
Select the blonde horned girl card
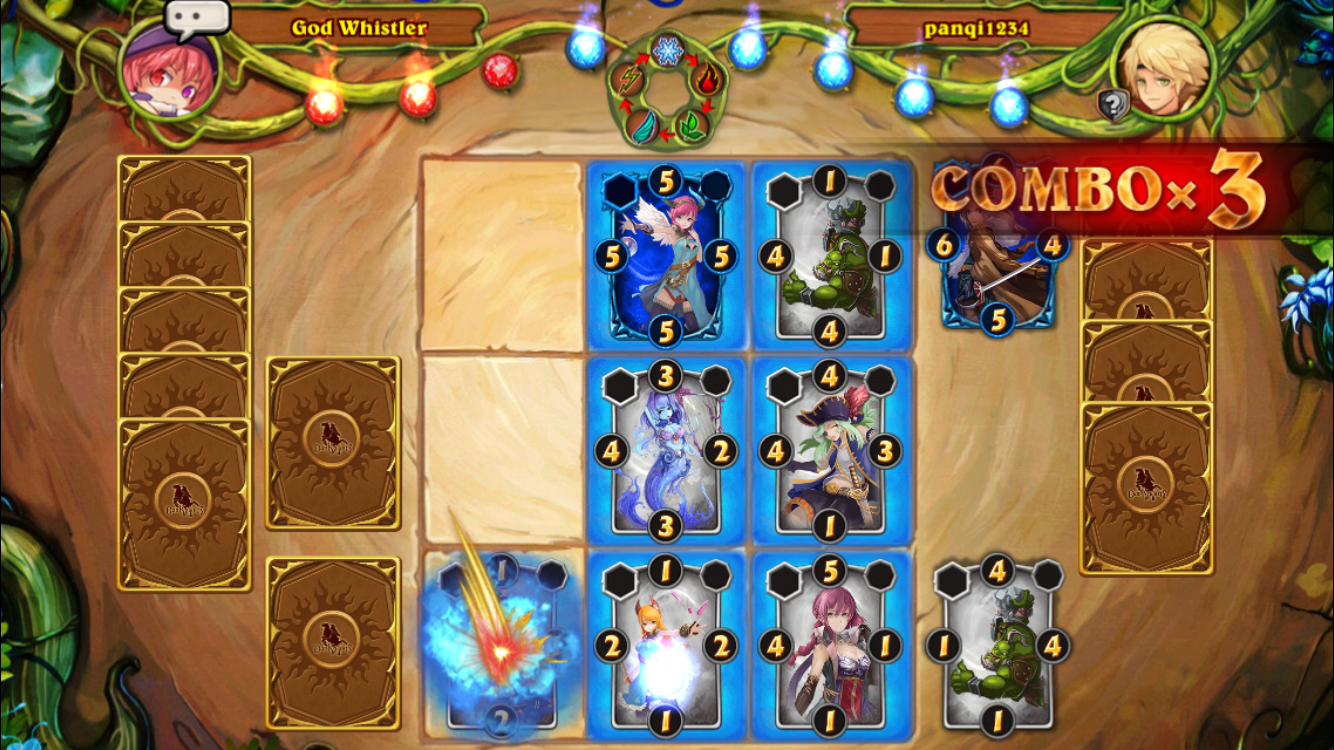(x=667, y=645)
